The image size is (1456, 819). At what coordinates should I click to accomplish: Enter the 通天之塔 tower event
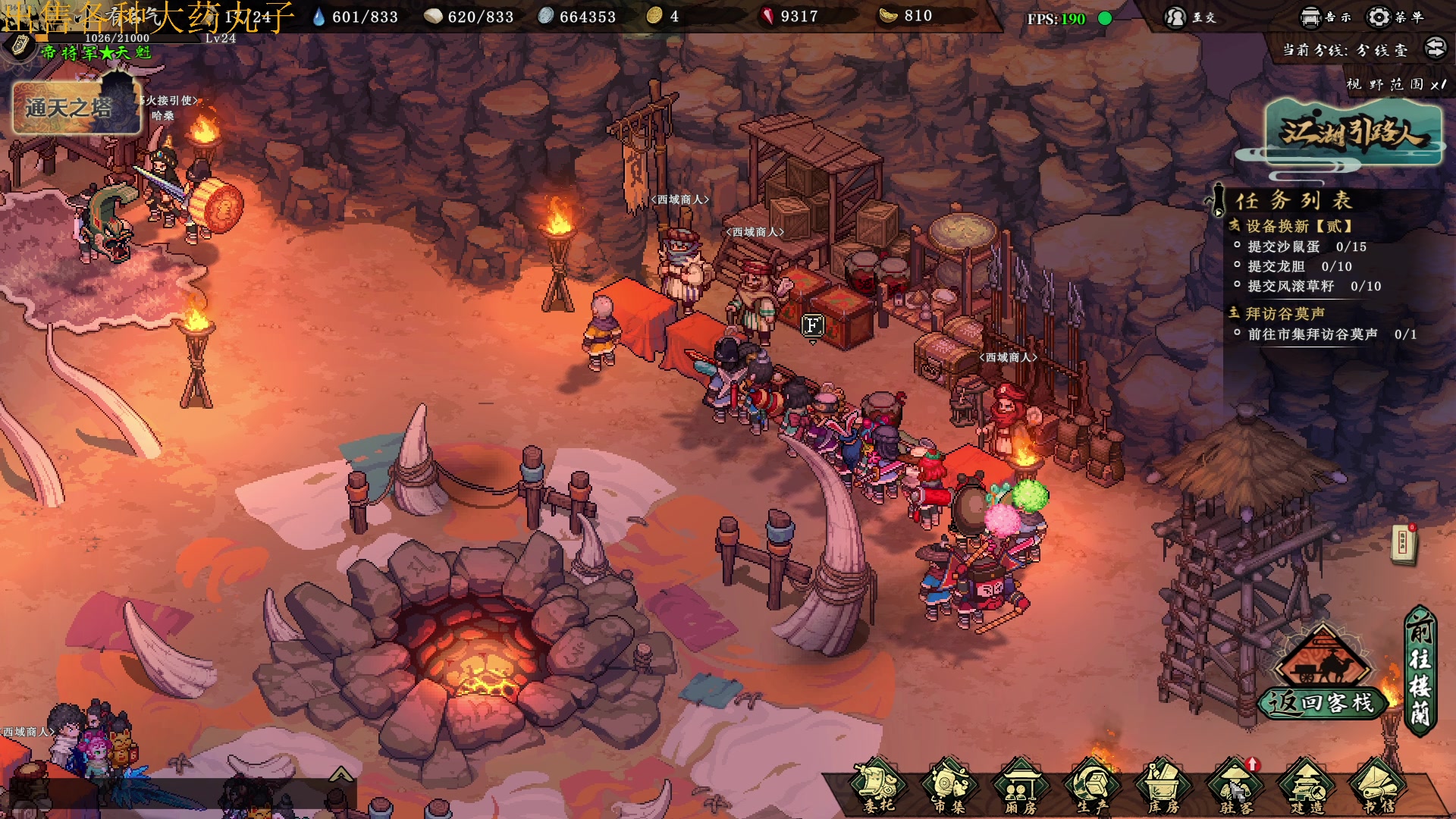(x=76, y=108)
